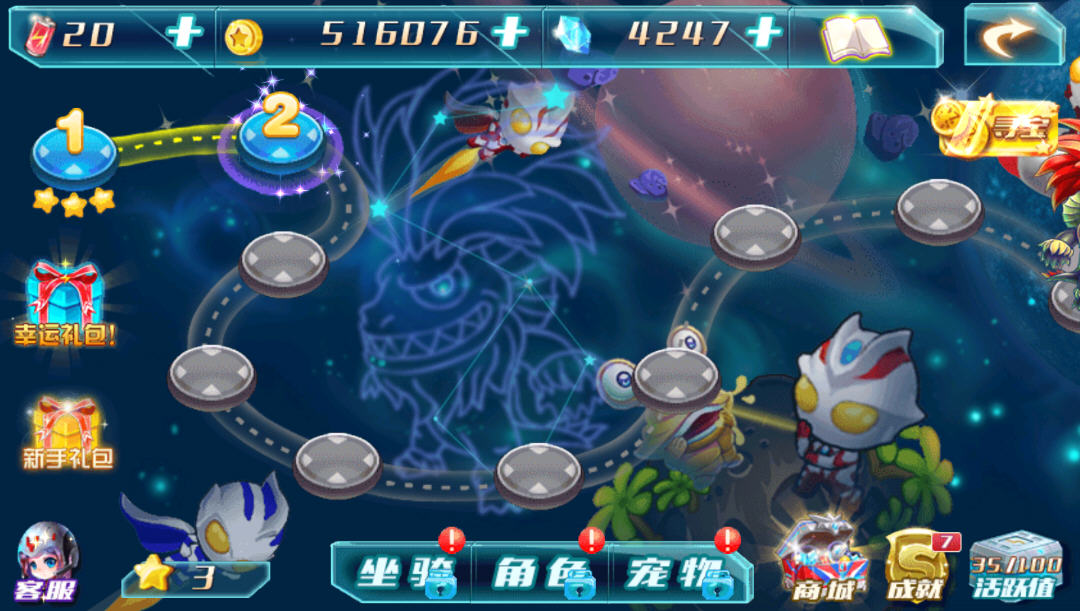Open the 宠物 pet menu
1080x611 pixels.
(678, 572)
